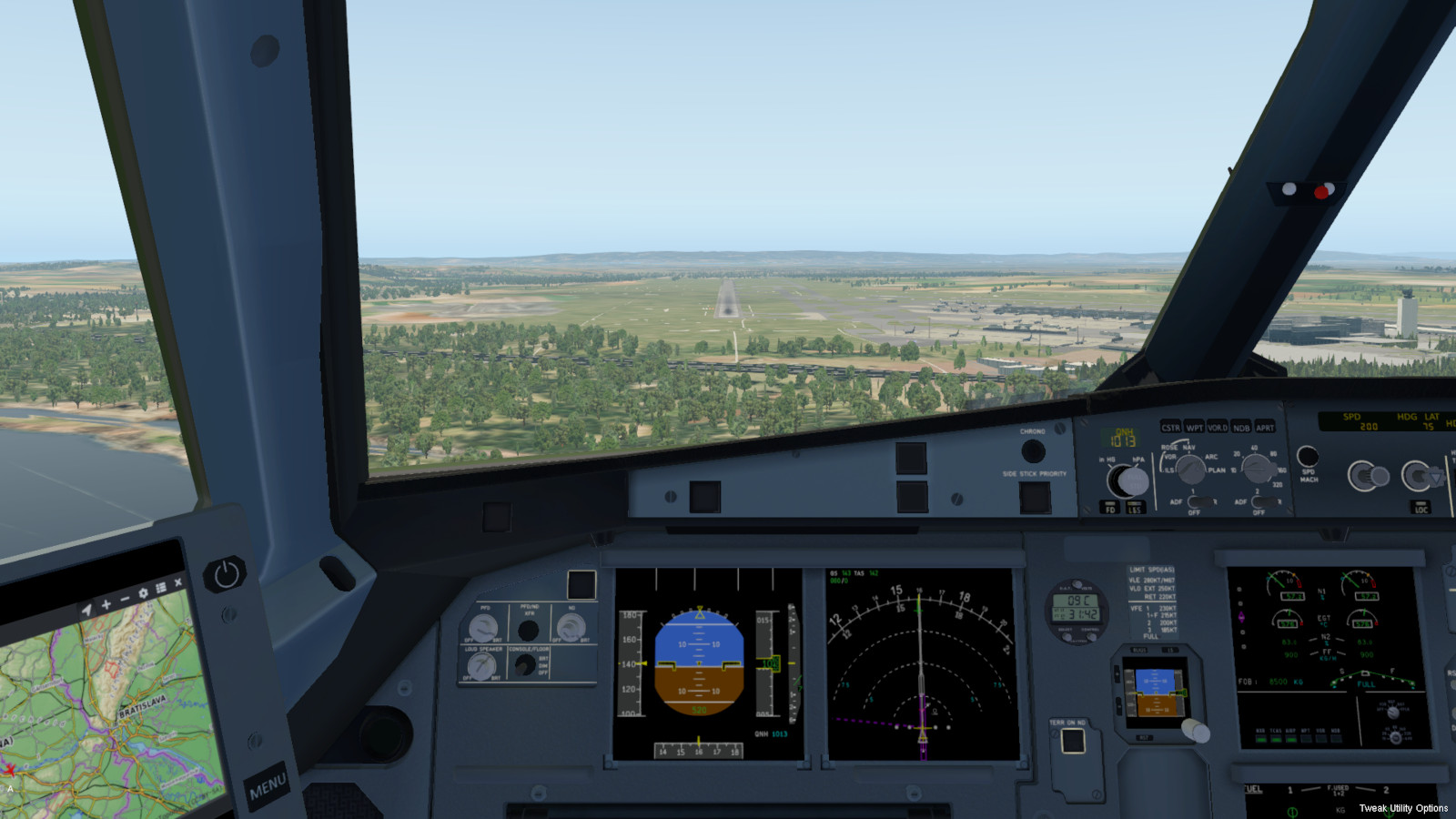The image size is (1456, 819).
Task: Open the tablet map settings gear
Action: click(143, 593)
